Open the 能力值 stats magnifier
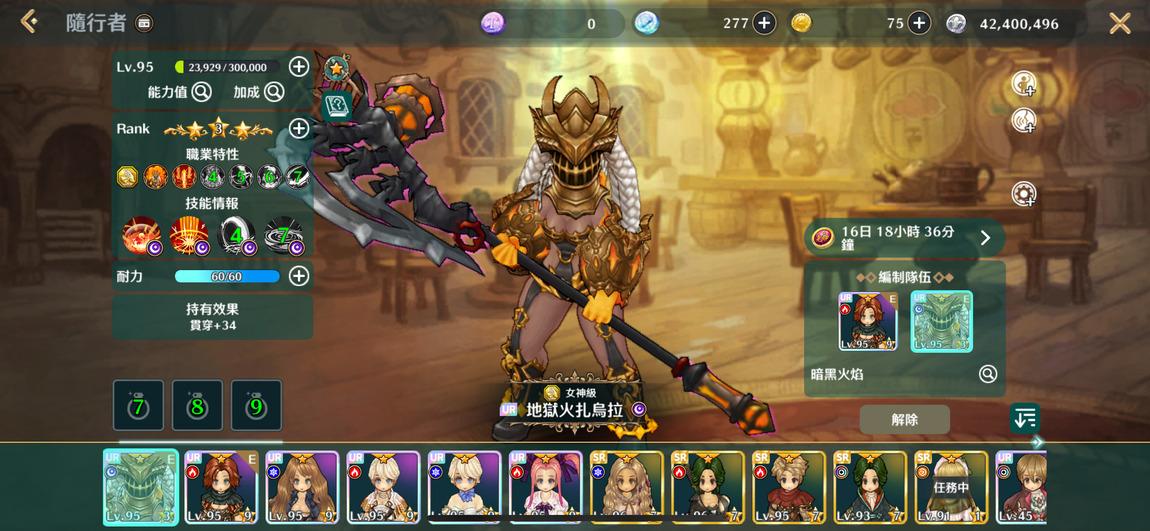 coord(201,92)
